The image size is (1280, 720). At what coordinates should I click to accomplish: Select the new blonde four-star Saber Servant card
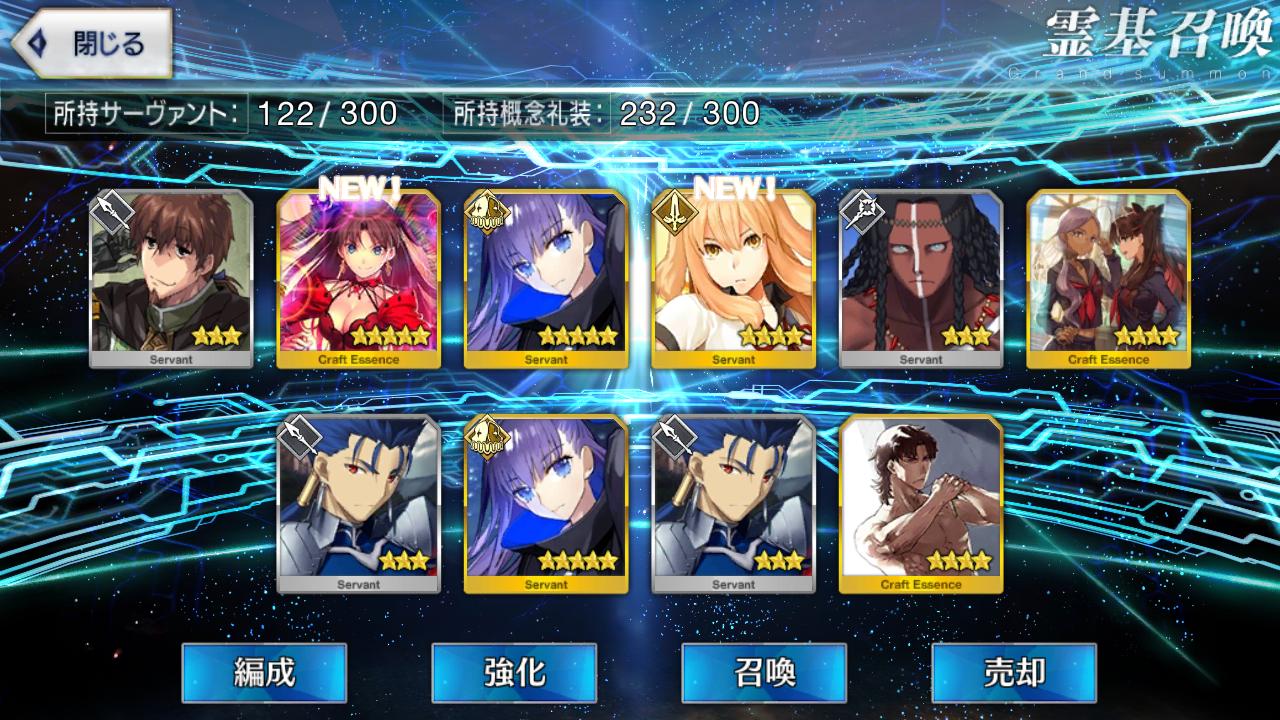733,278
